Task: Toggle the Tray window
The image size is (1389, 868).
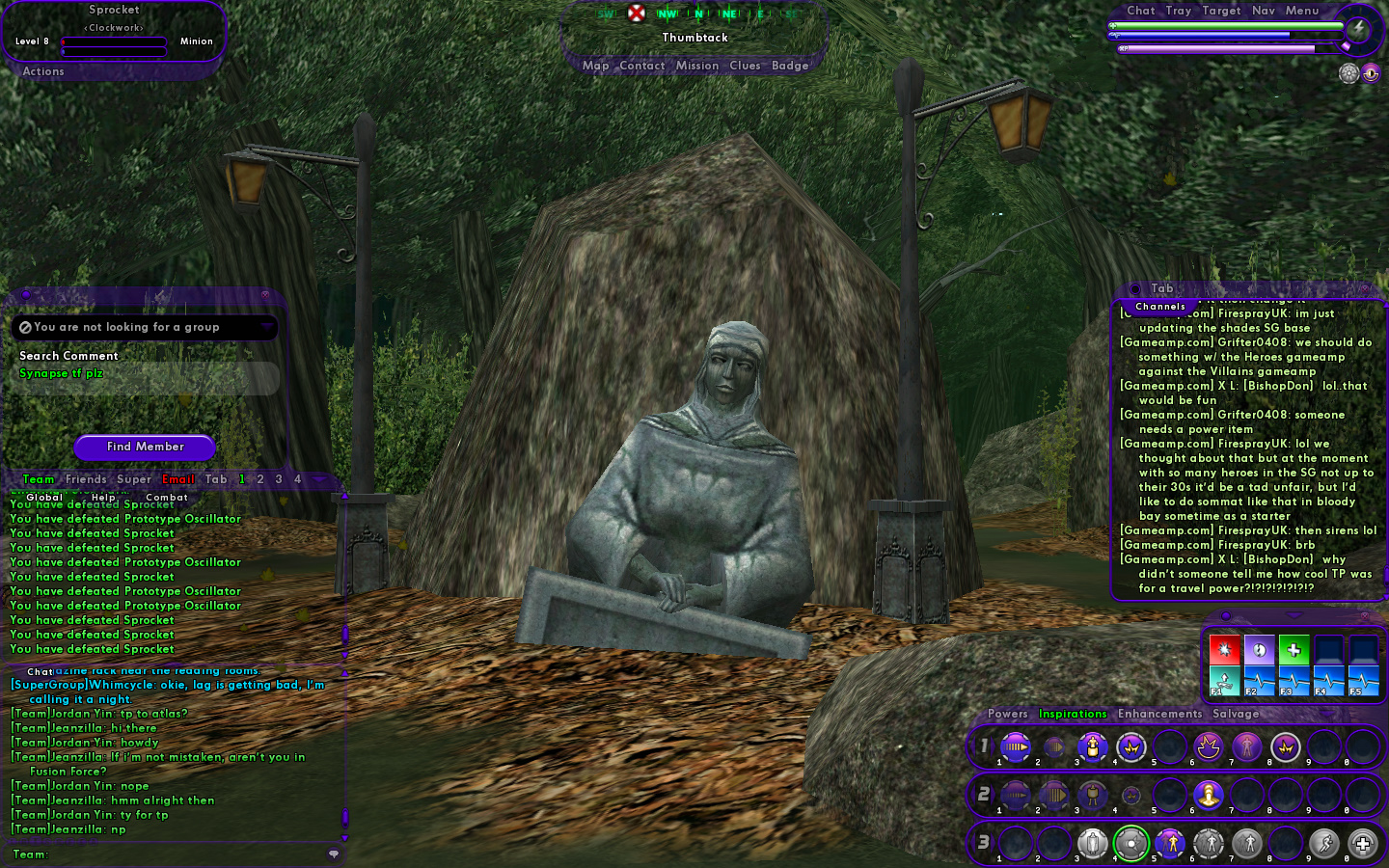Action: coord(1178,11)
